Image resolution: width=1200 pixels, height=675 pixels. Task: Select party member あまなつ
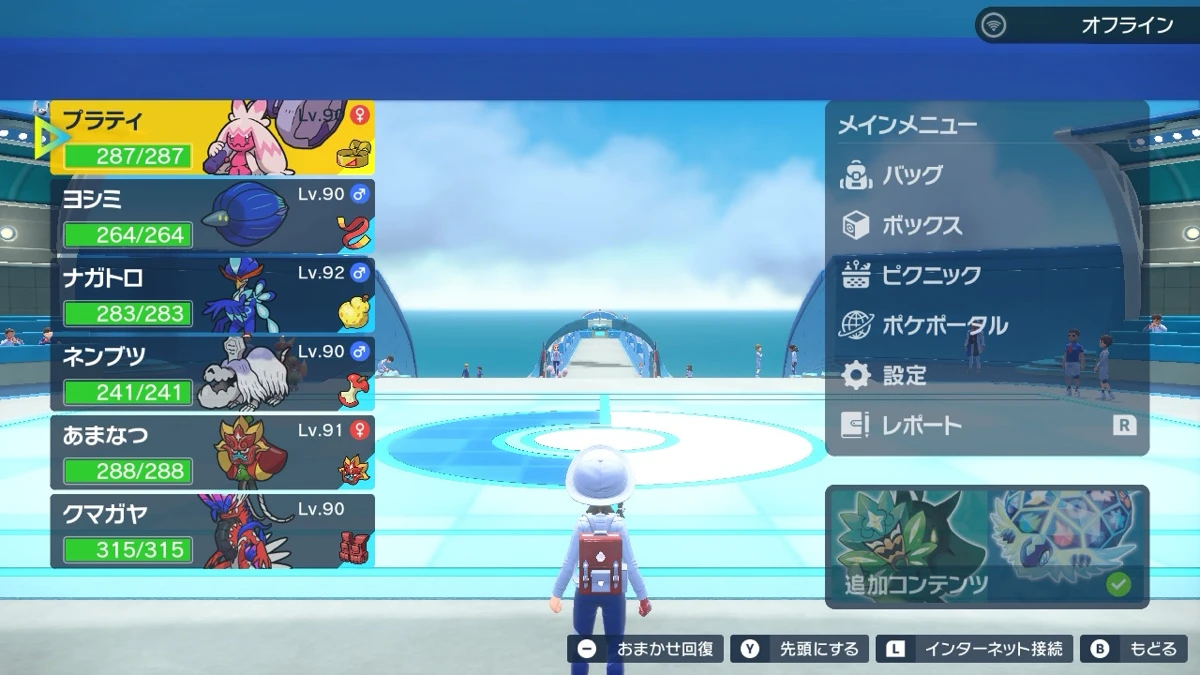pos(212,452)
